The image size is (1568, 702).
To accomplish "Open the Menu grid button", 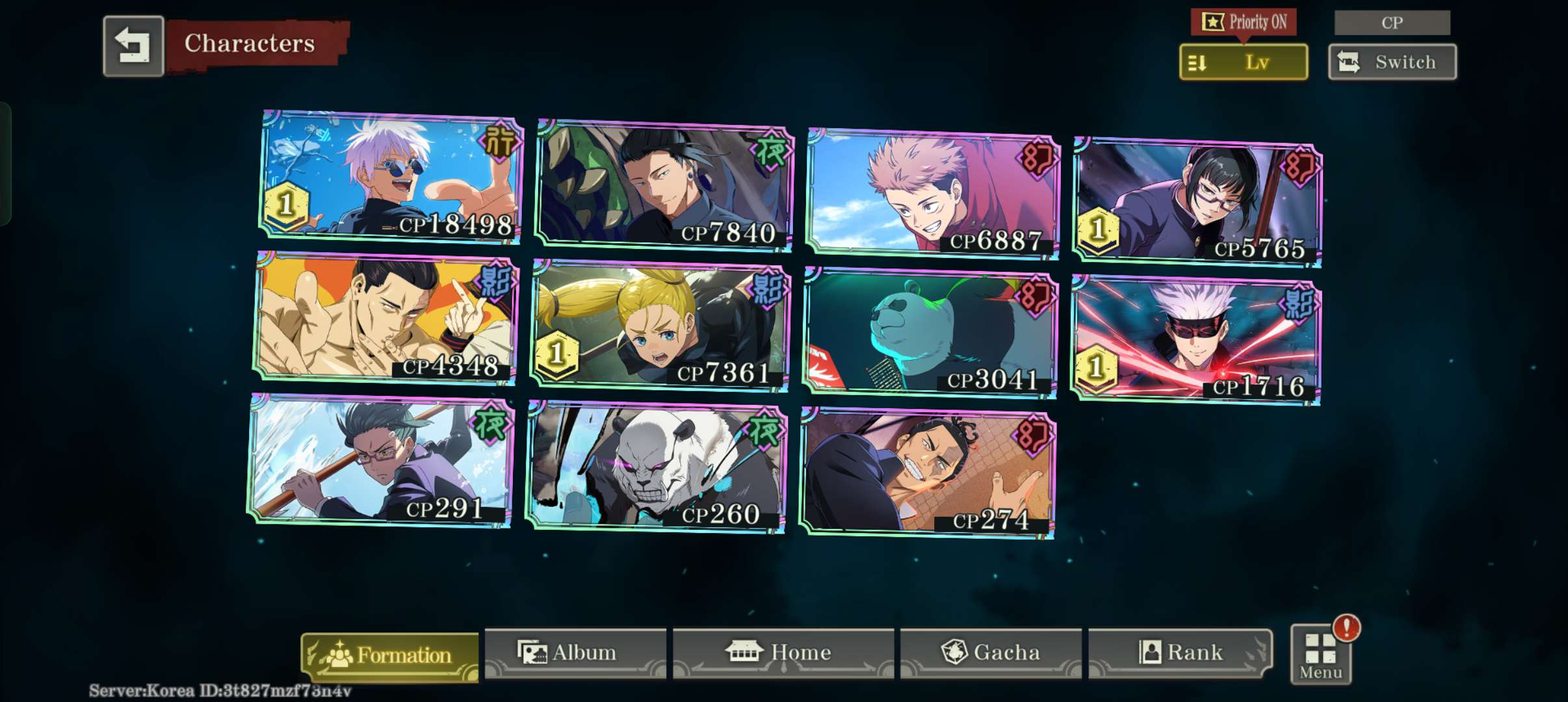I will [x=1320, y=655].
